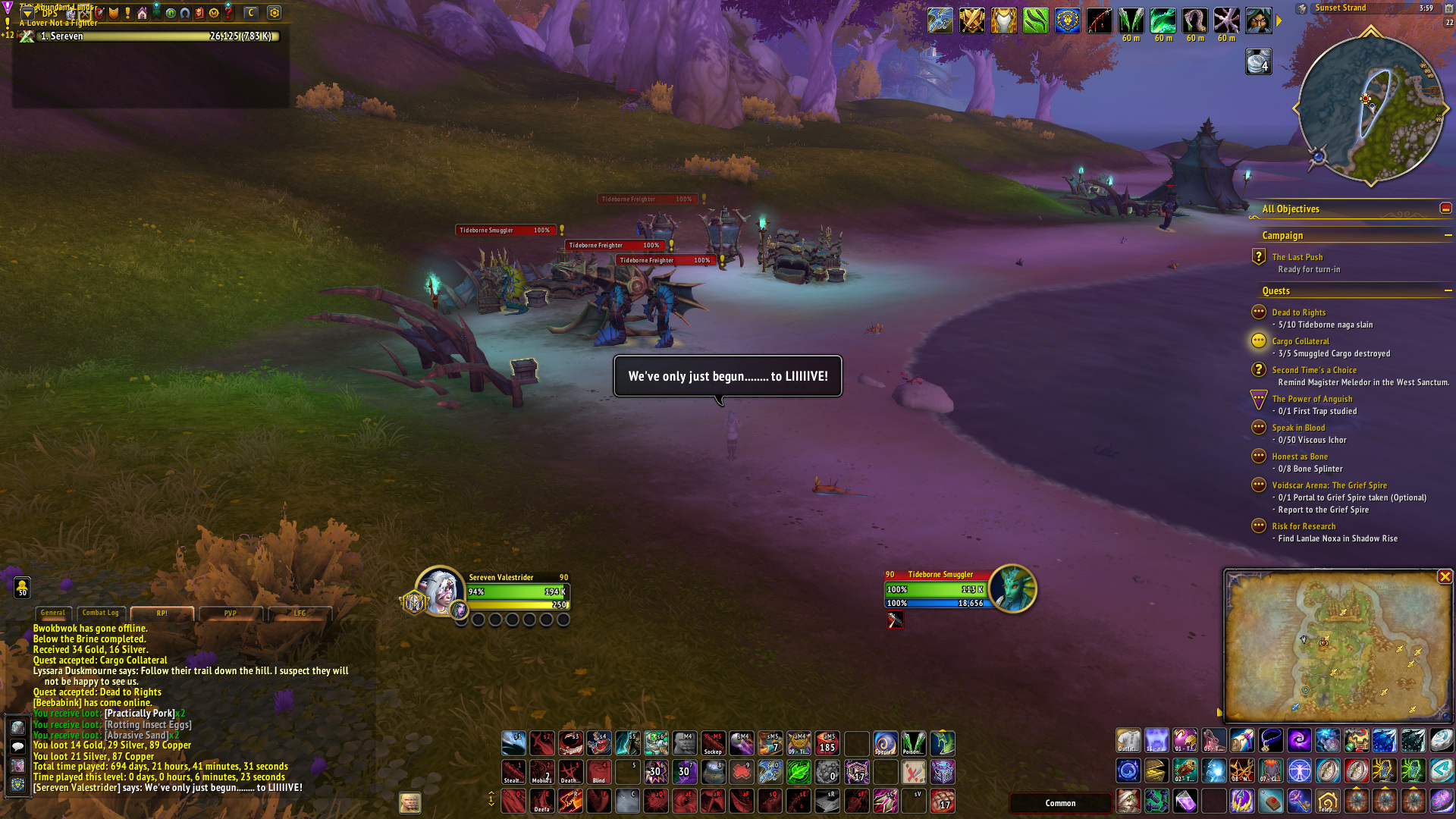This screenshot has height=819, width=1456.
Task: Activate the Outfit white shirt button
Action: click(x=1128, y=741)
